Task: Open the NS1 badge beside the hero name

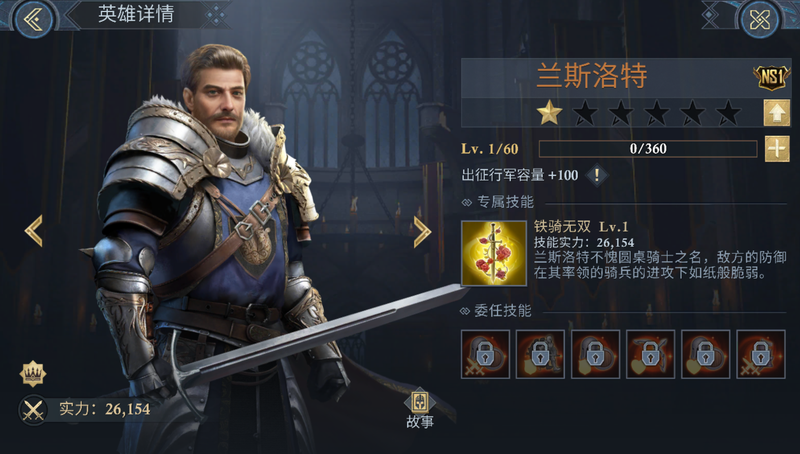Action: click(766, 75)
